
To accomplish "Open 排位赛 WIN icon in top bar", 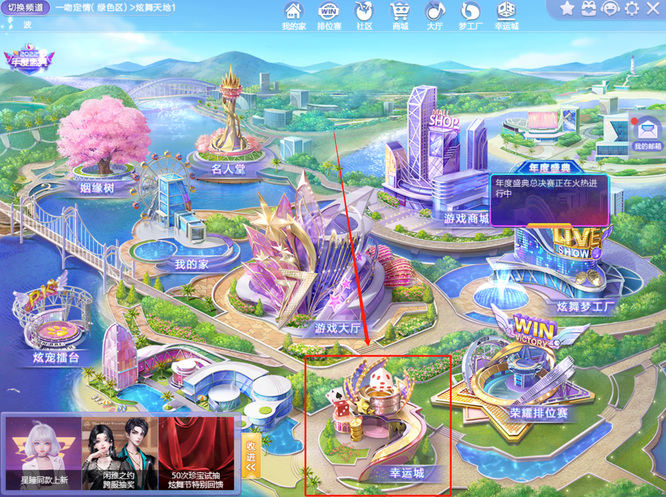I will point(328,15).
